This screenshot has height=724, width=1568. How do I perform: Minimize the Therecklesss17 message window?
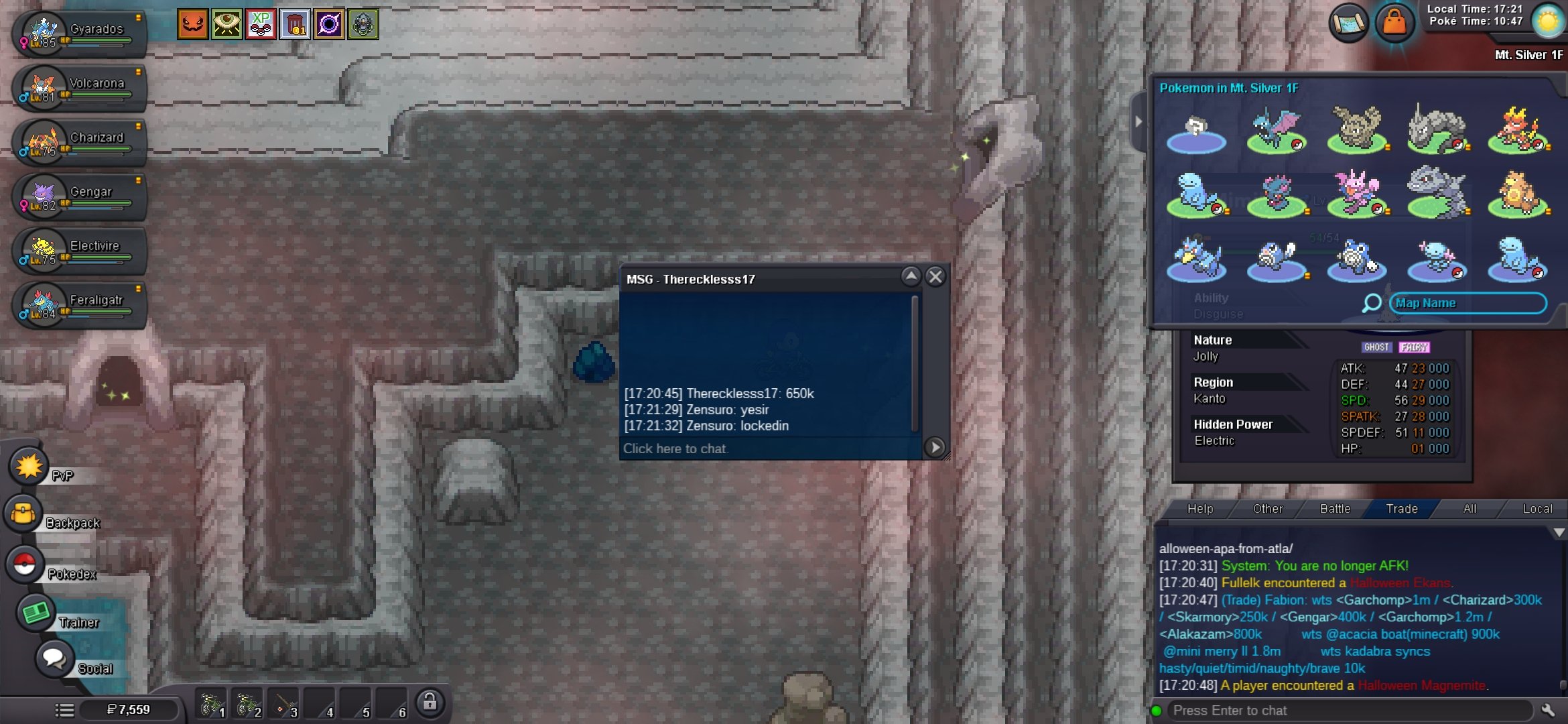pyautogui.click(x=911, y=276)
